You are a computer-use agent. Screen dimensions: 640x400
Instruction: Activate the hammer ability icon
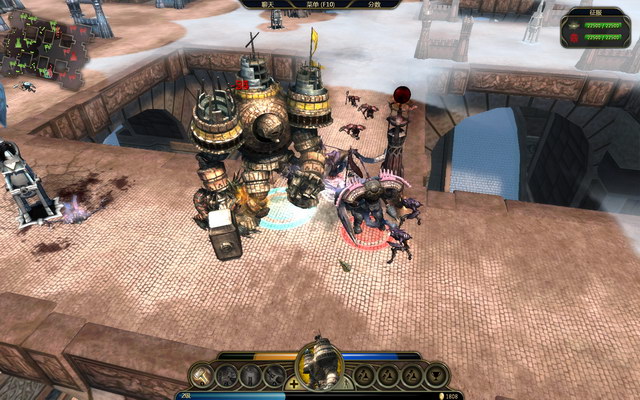[203, 375]
